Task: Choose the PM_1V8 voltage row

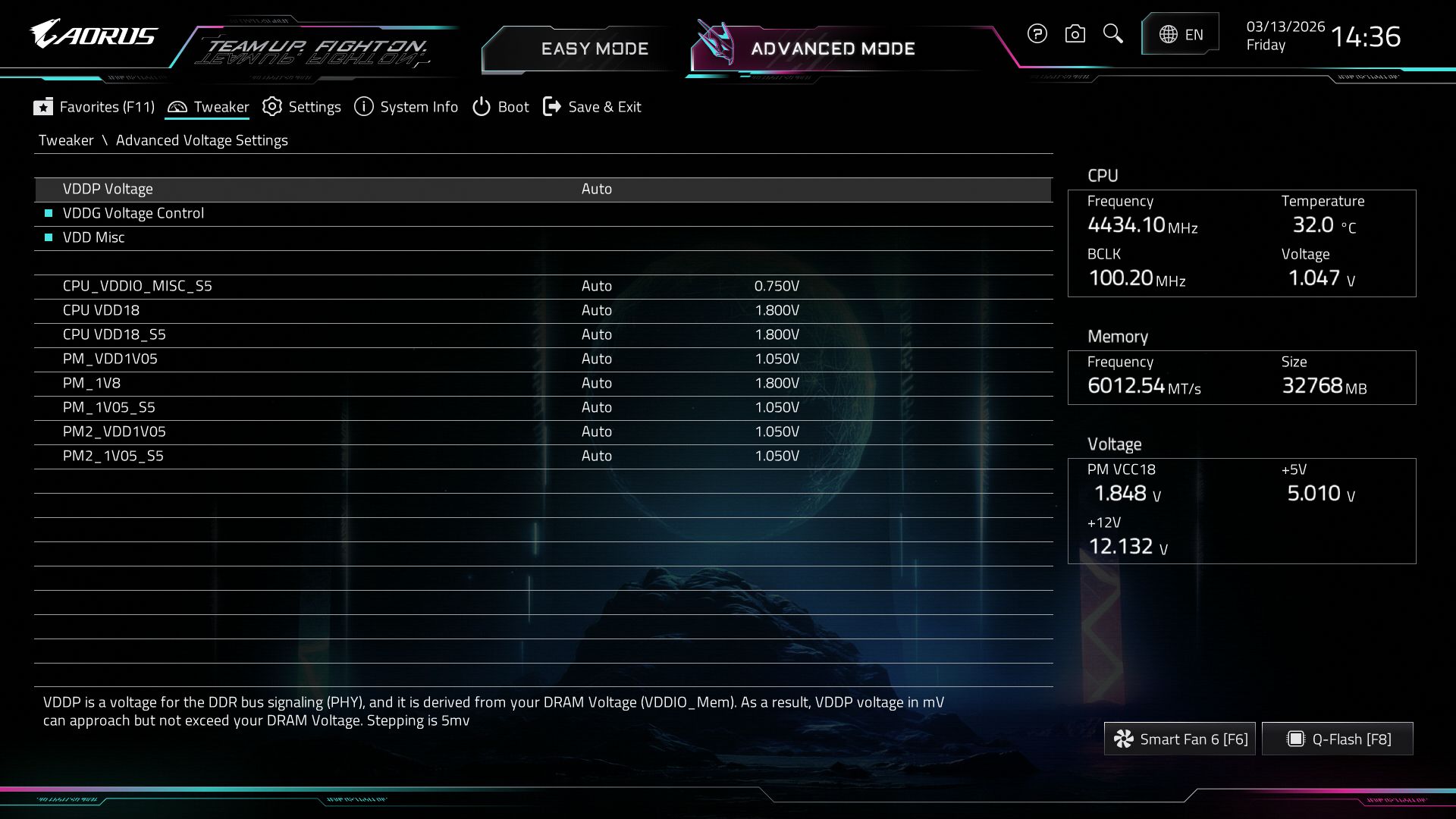Action: click(x=92, y=383)
